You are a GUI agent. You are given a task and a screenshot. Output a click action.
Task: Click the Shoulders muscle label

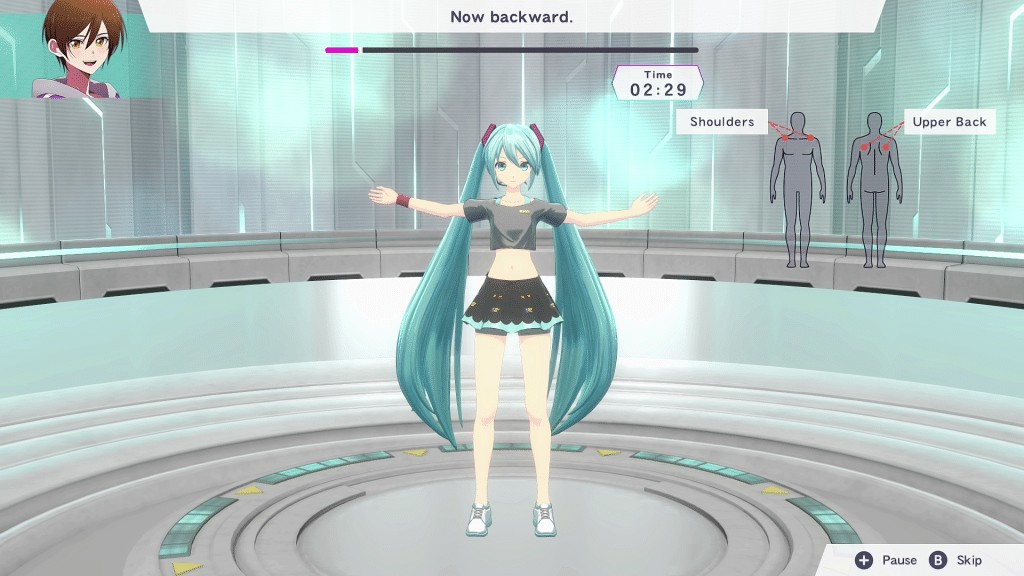(x=722, y=122)
